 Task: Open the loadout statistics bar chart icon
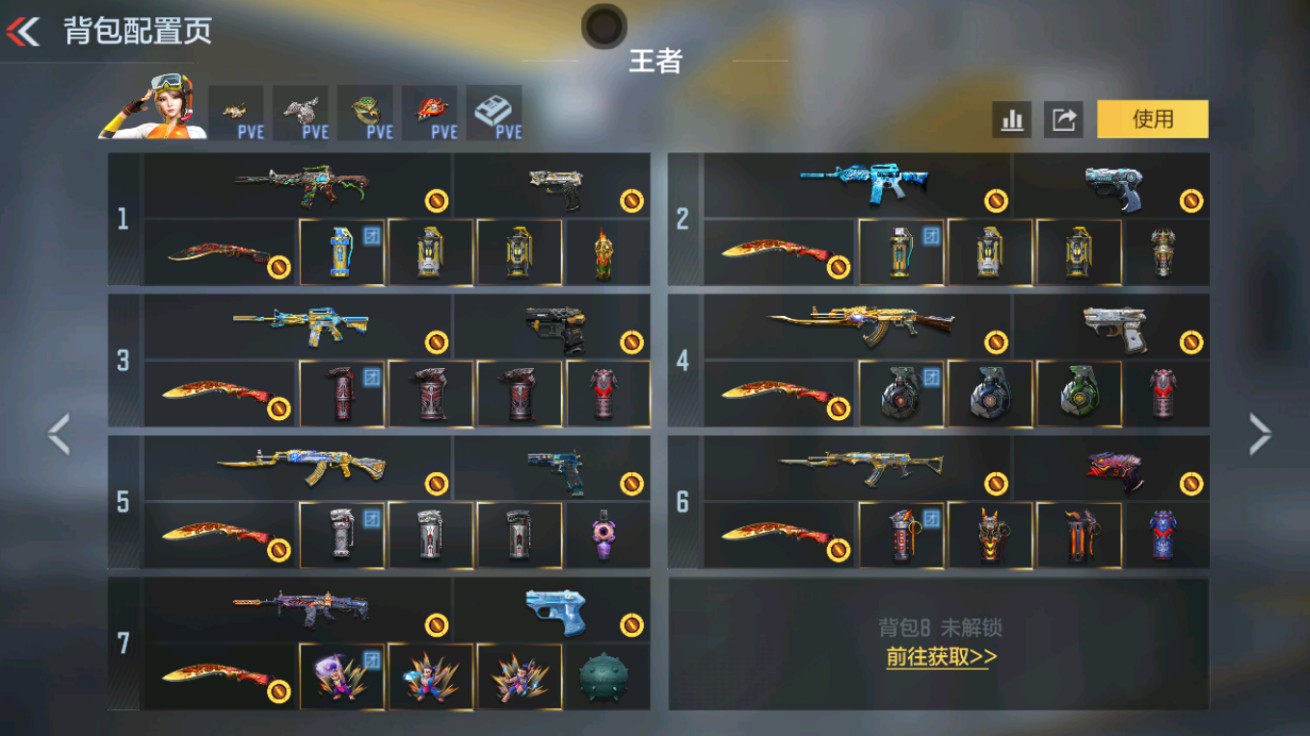[1012, 118]
